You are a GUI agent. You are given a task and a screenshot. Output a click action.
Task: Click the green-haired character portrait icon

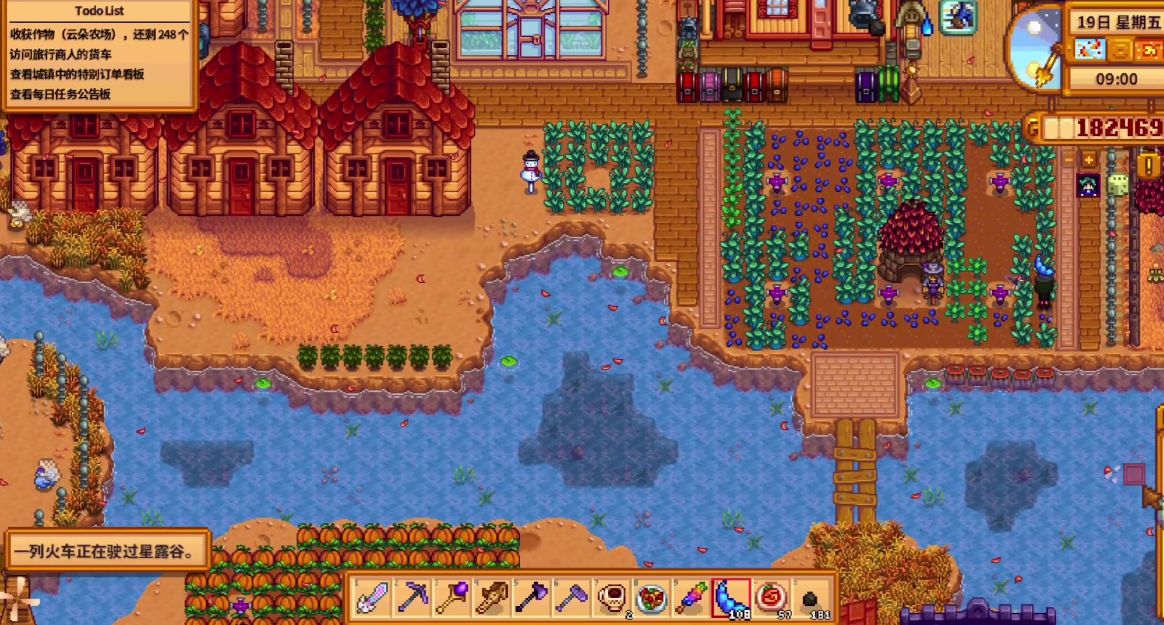coord(1088,185)
